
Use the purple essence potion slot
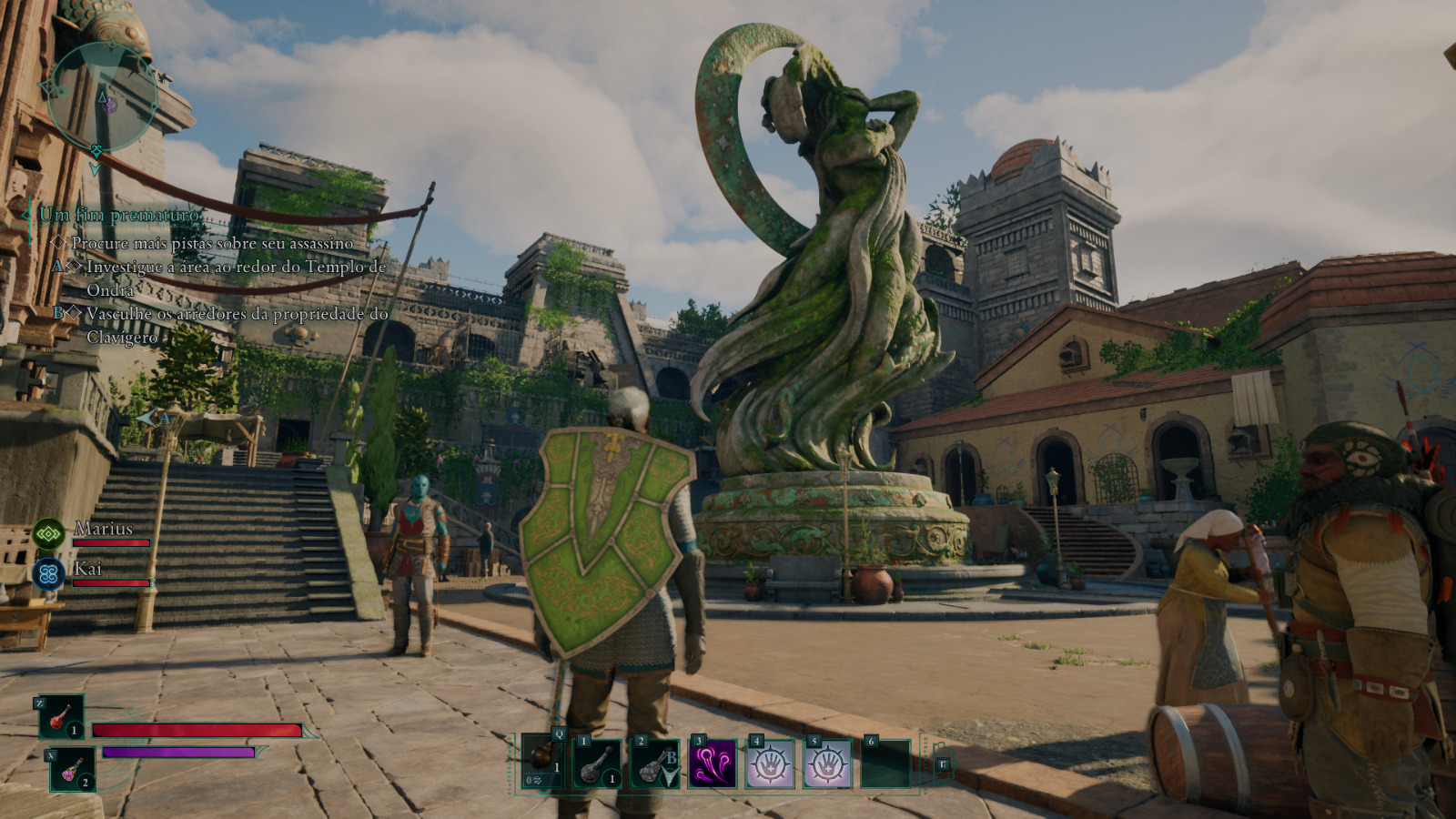pyautogui.click(x=72, y=770)
